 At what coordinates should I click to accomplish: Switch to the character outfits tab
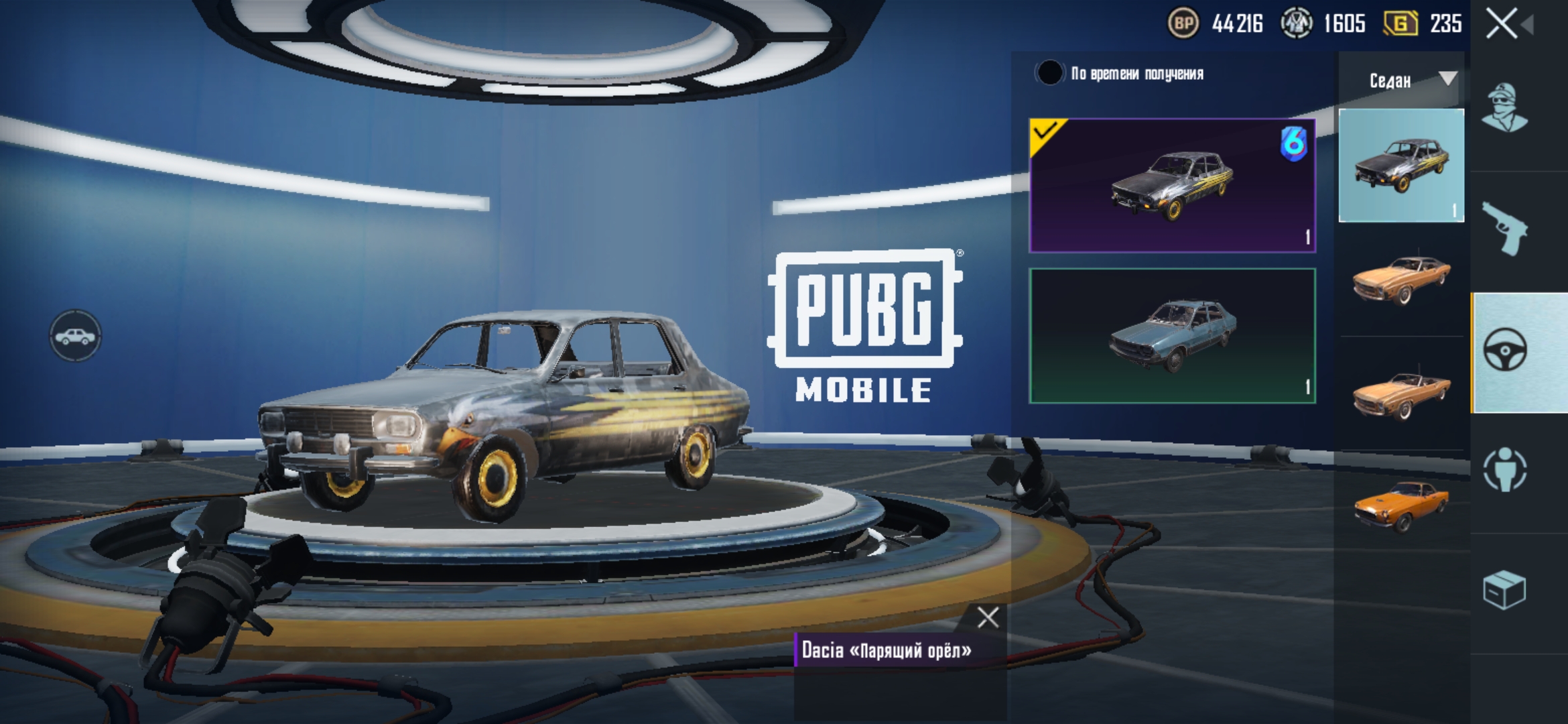click(1505, 107)
